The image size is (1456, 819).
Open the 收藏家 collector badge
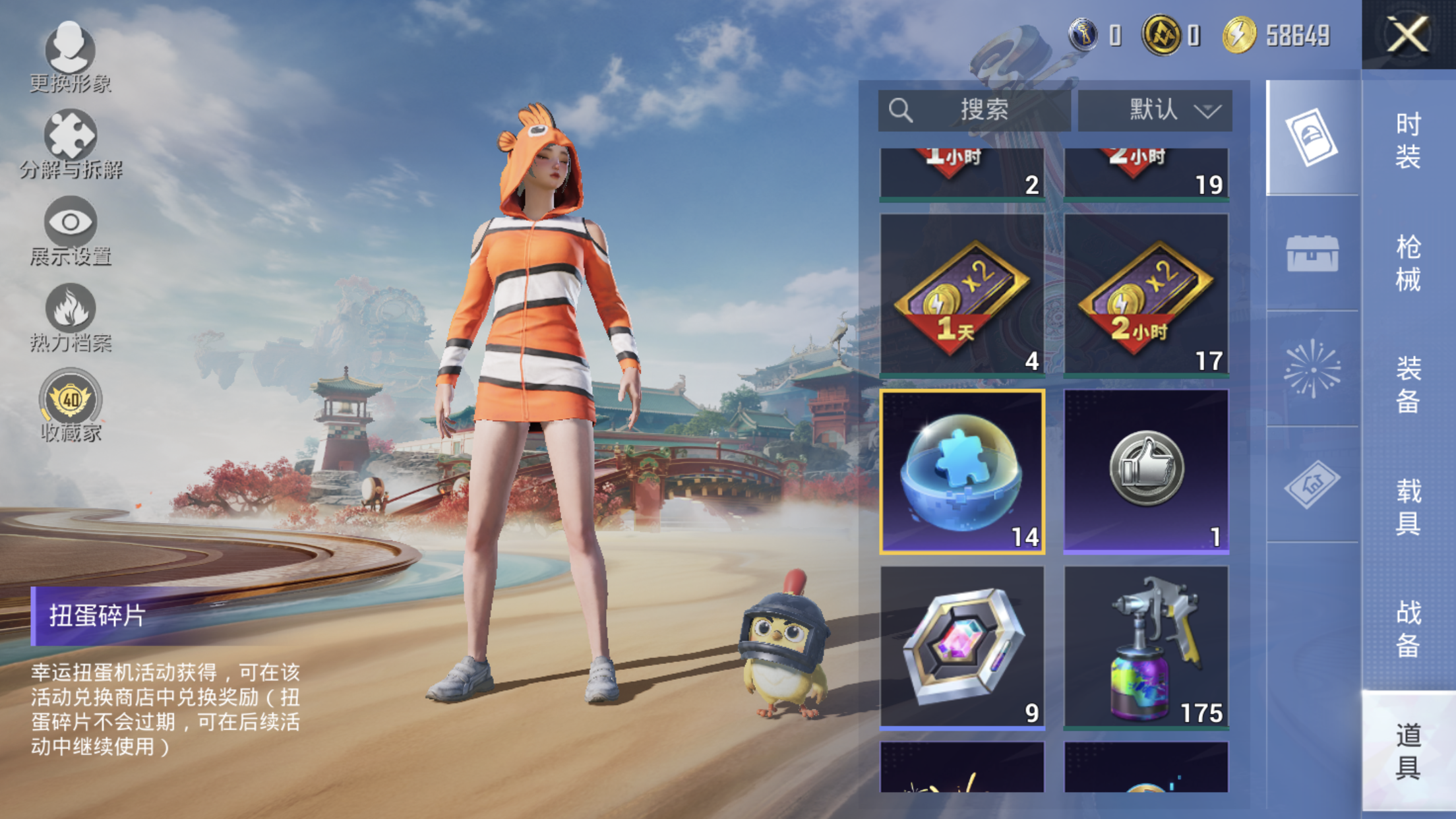click(71, 405)
